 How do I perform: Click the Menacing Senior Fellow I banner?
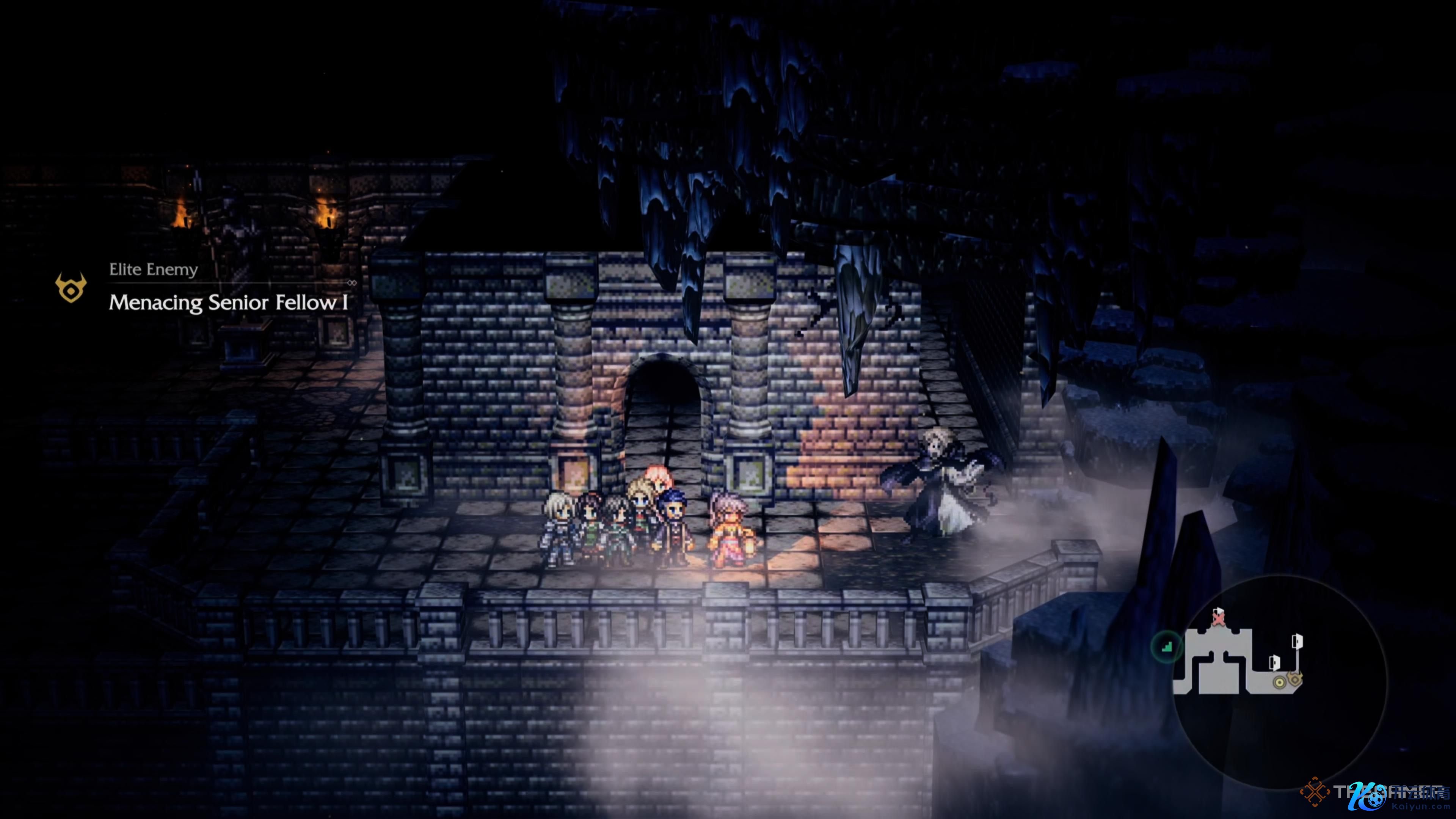click(x=228, y=303)
